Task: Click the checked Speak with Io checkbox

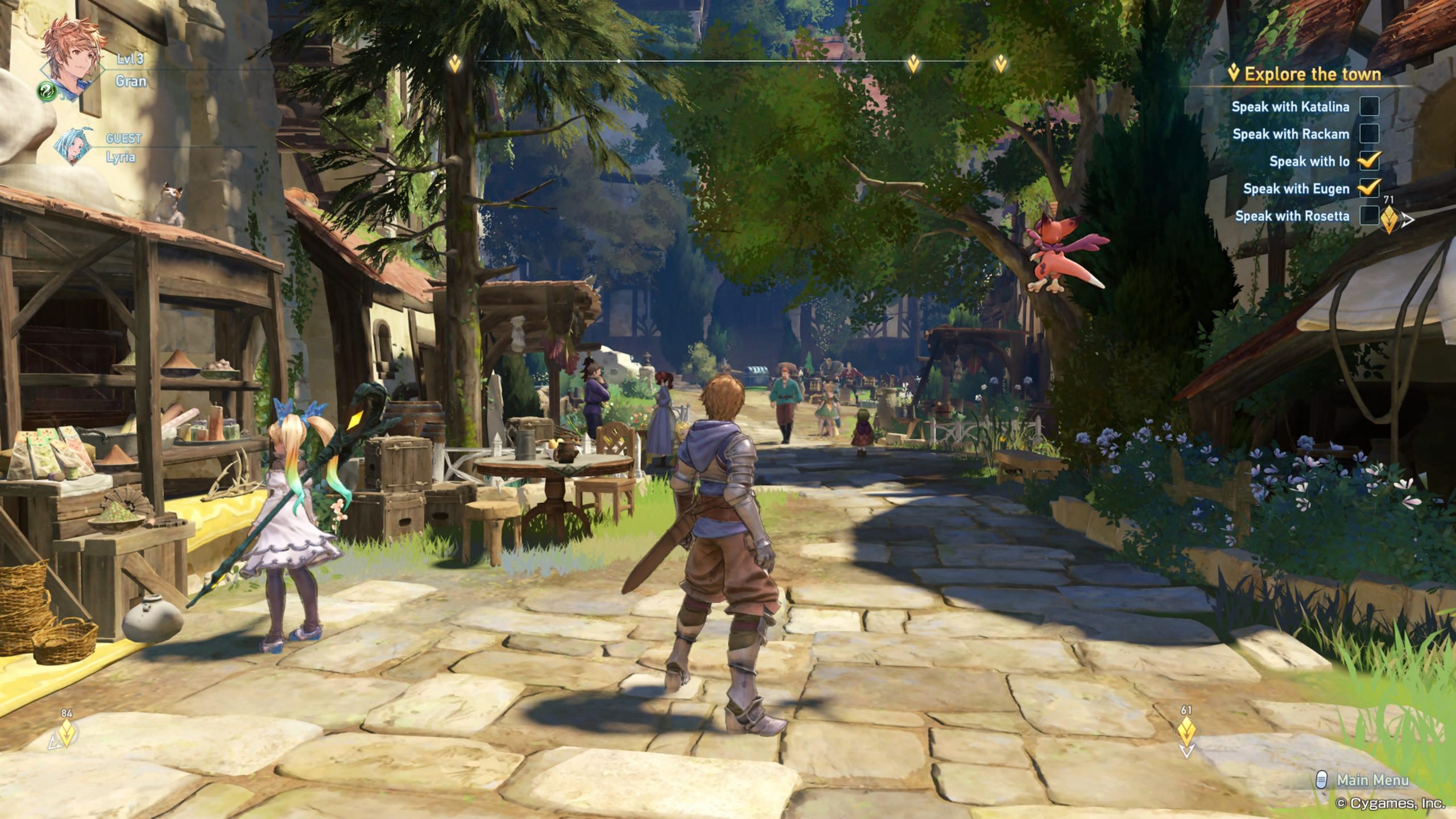Action: pos(1369,161)
